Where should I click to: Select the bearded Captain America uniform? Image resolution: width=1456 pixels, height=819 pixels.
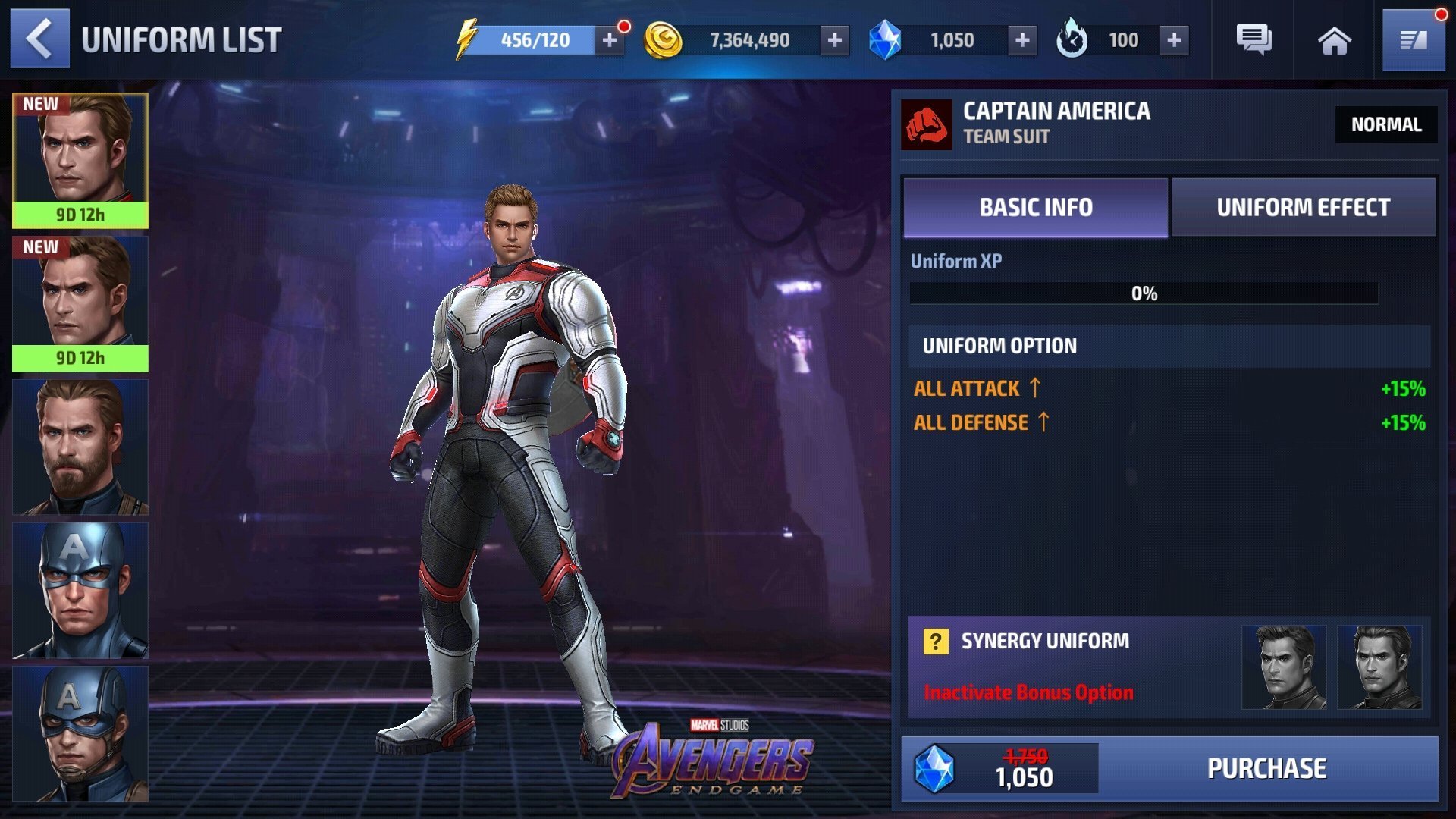point(80,447)
